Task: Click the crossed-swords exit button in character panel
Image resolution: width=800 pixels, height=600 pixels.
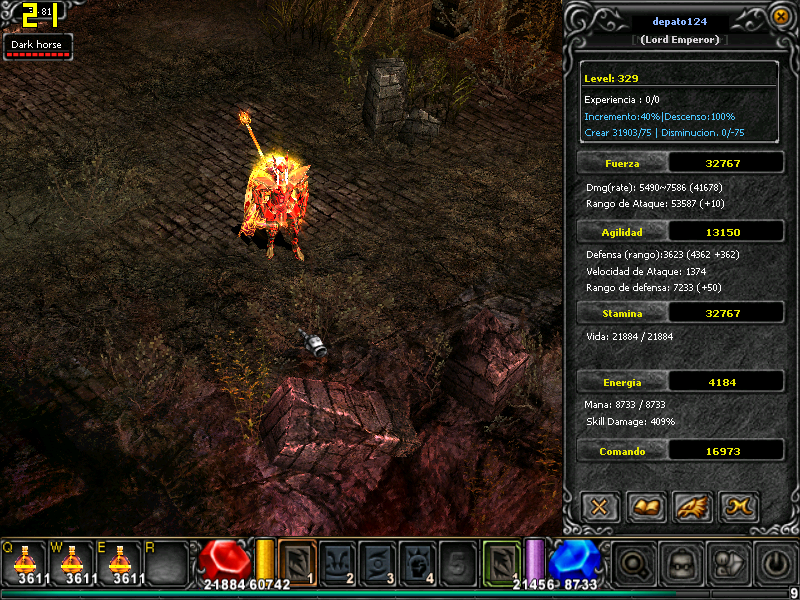Action: click(x=599, y=507)
